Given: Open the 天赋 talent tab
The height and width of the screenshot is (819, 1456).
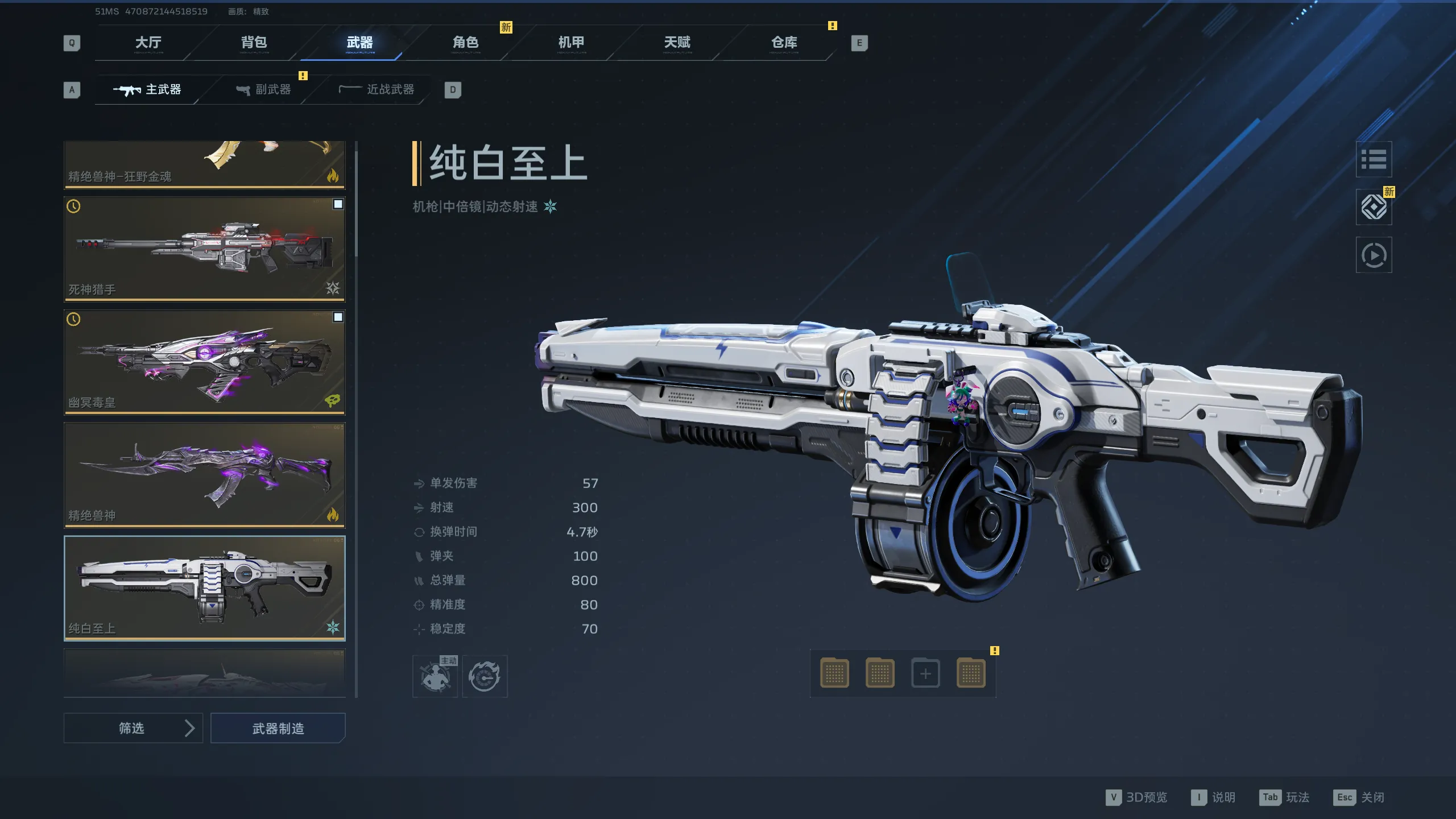Looking at the screenshot, I should [677, 43].
